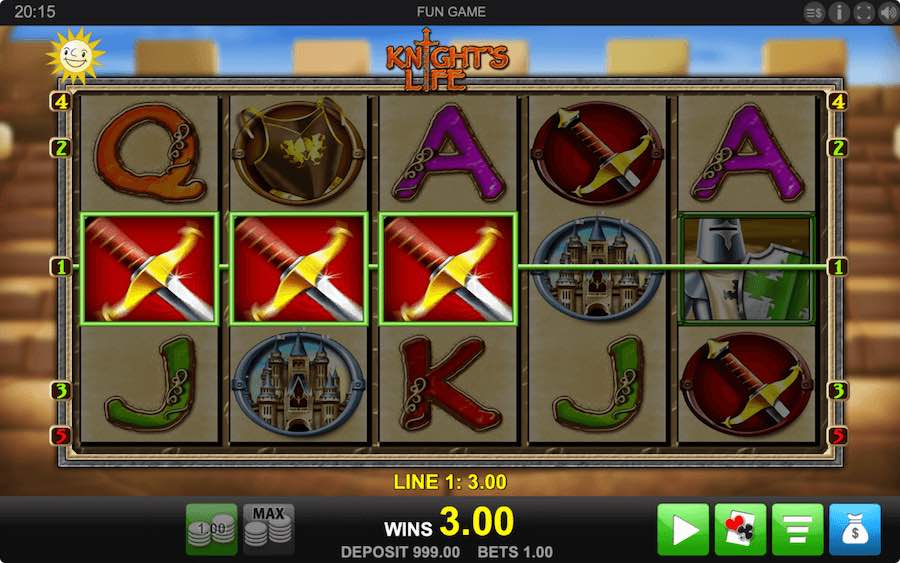Set the bet to MAX

tap(268, 529)
